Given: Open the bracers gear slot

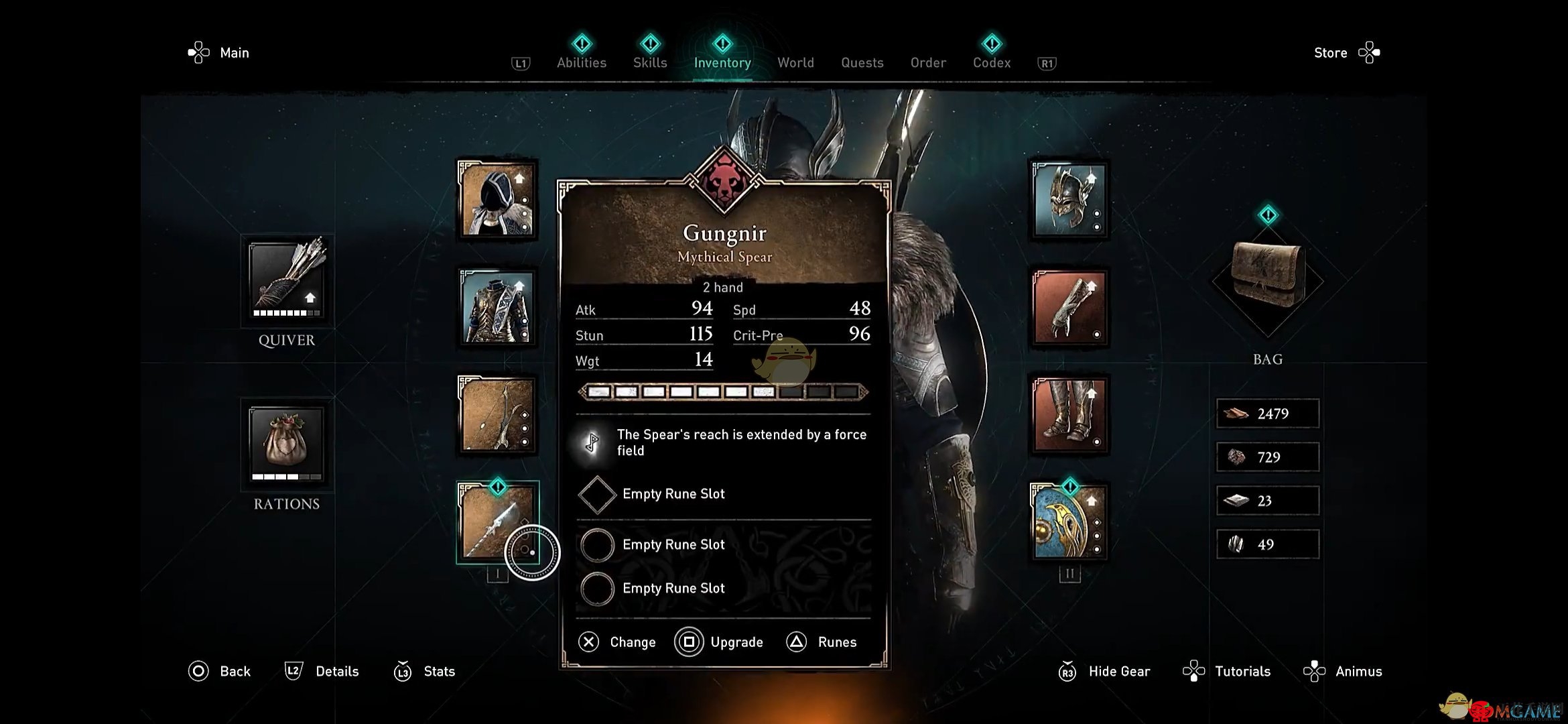Looking at the screenshot, I should click(x=1069, y=307).
